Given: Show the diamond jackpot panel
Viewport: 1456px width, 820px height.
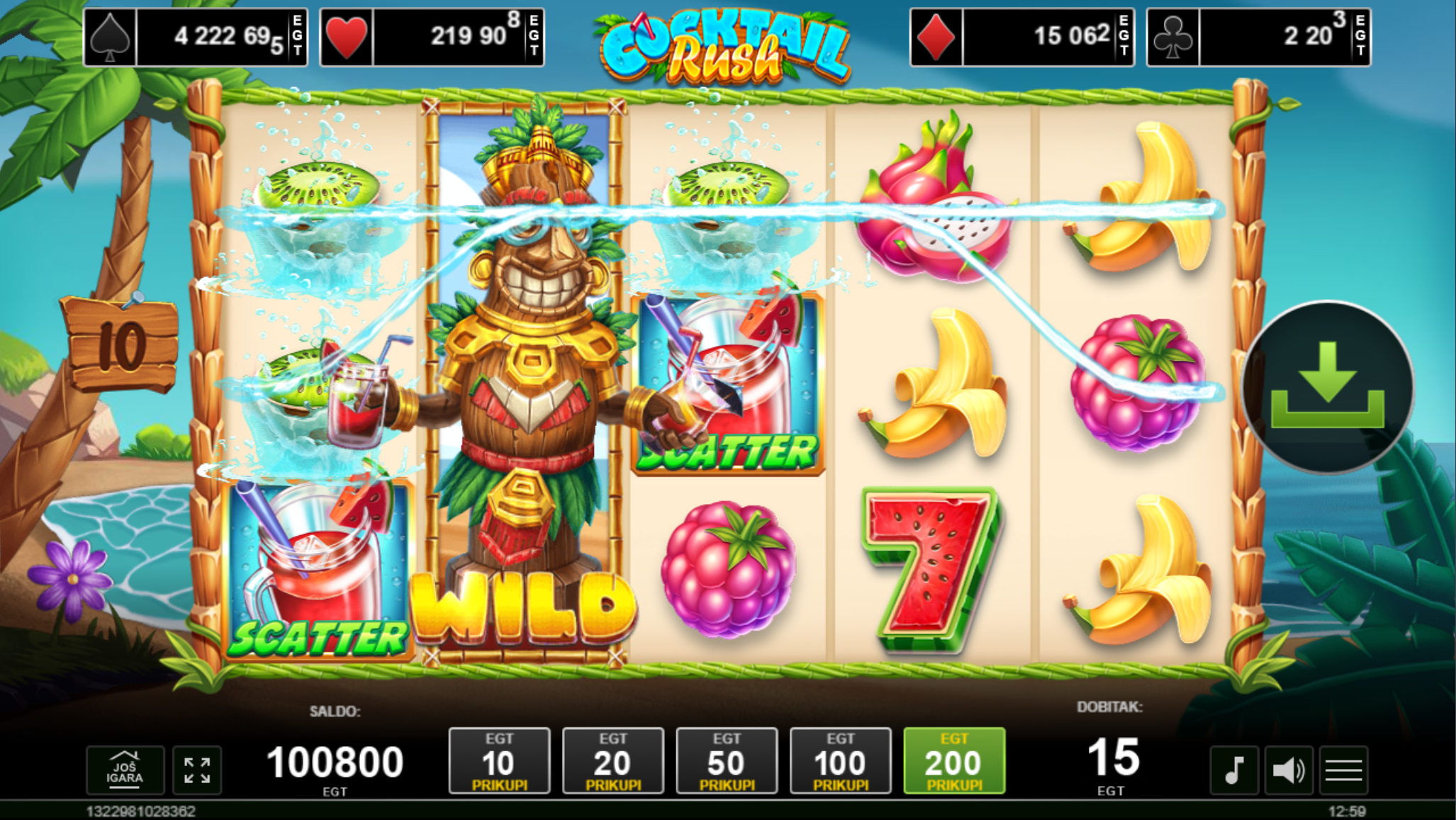Looking at the screenshot, I should tap(1021, 37).
